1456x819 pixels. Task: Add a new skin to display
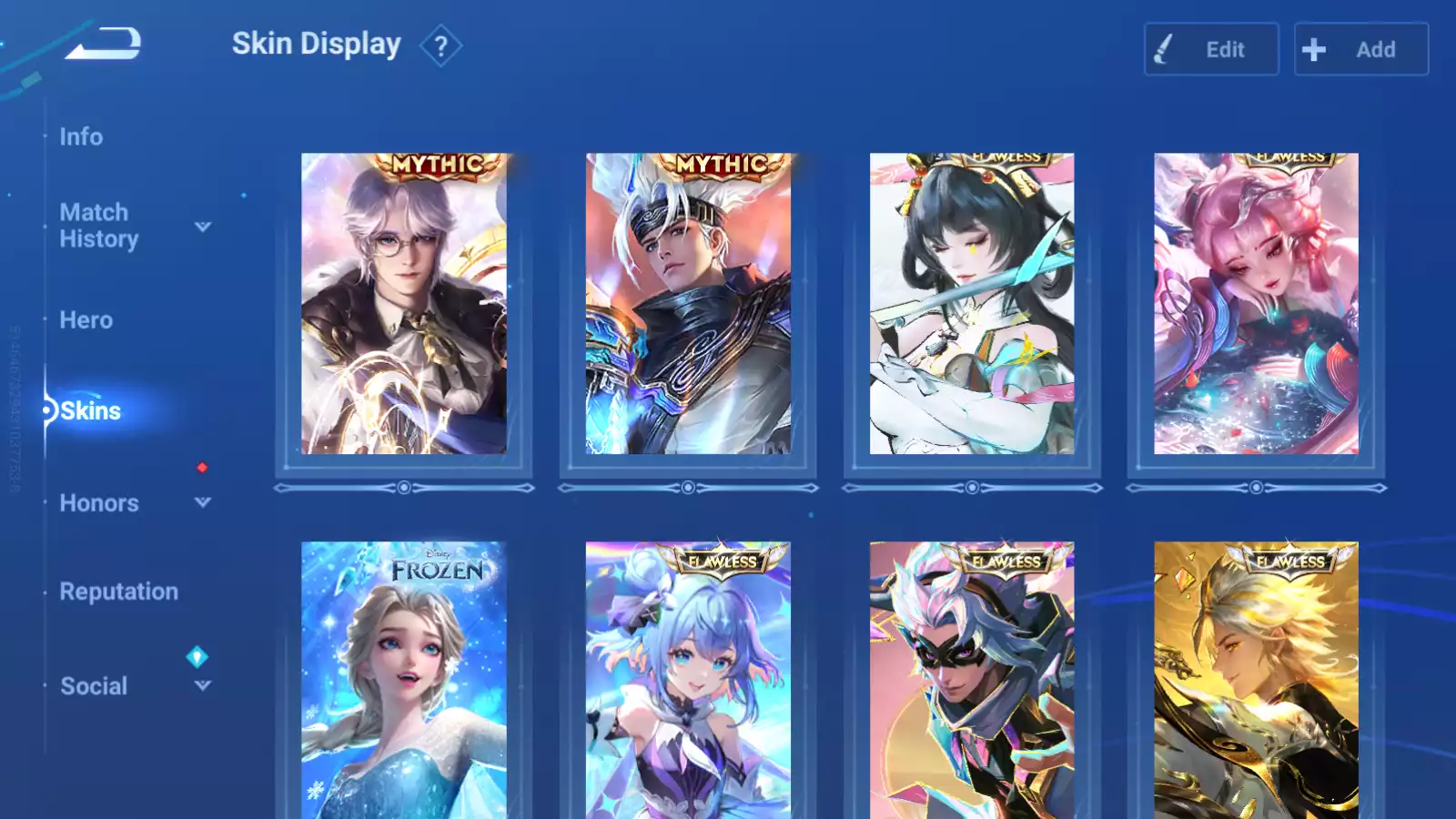point(1360,49)
